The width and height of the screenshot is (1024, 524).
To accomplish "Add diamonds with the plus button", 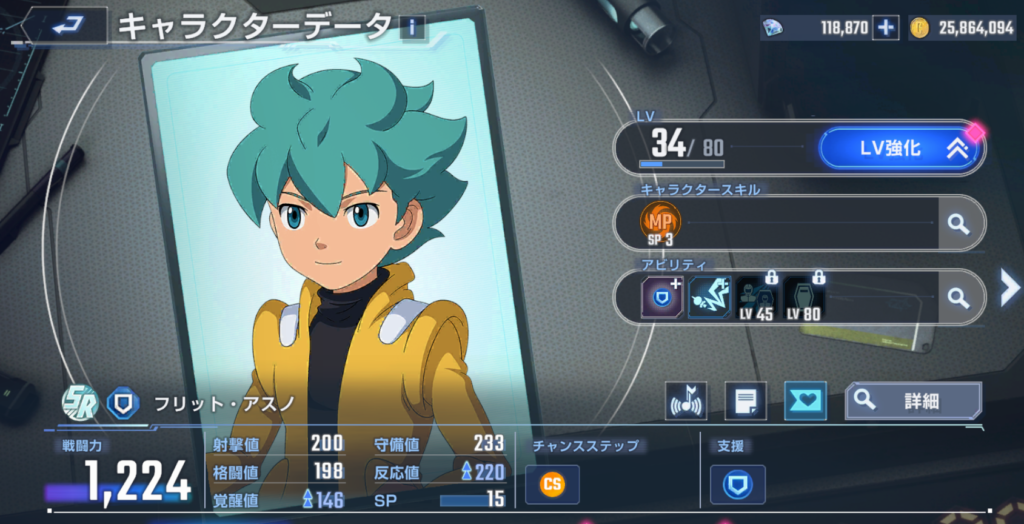I will pos(886,28).
